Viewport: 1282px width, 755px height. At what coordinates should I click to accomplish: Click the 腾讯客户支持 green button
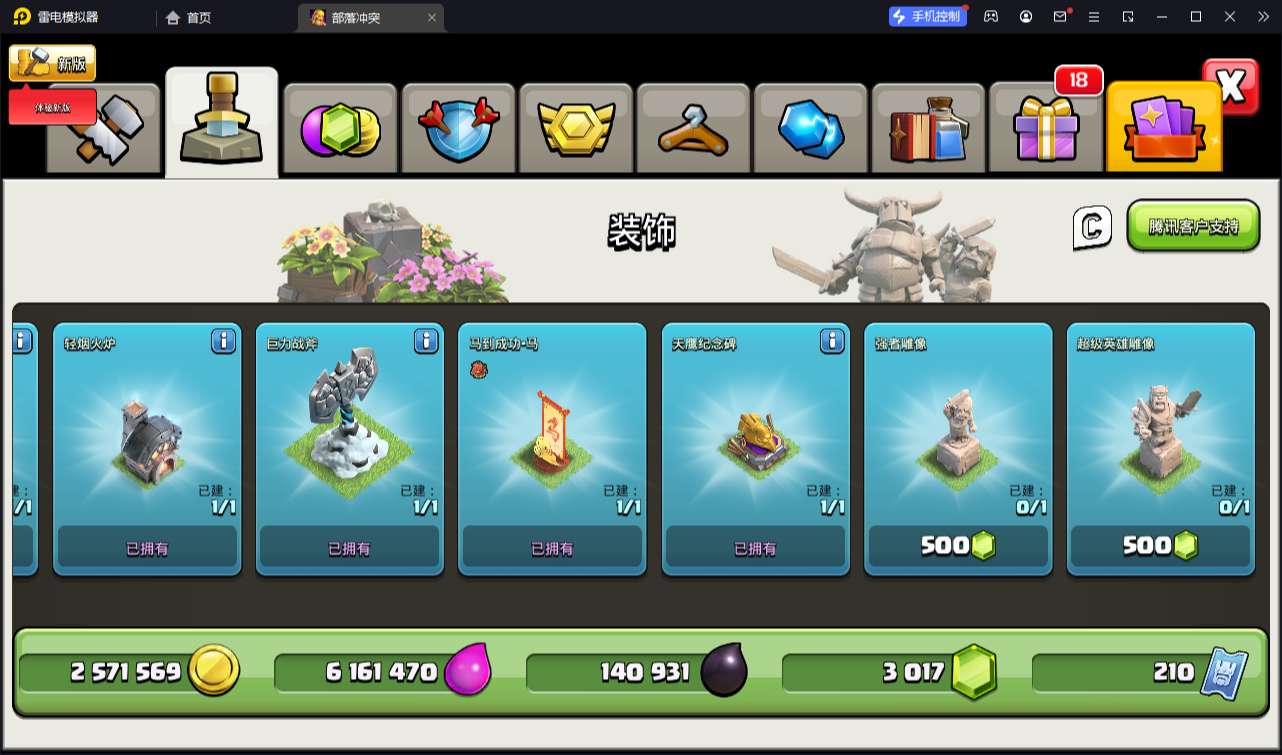pyautogui.click(x=1193, y=226)
